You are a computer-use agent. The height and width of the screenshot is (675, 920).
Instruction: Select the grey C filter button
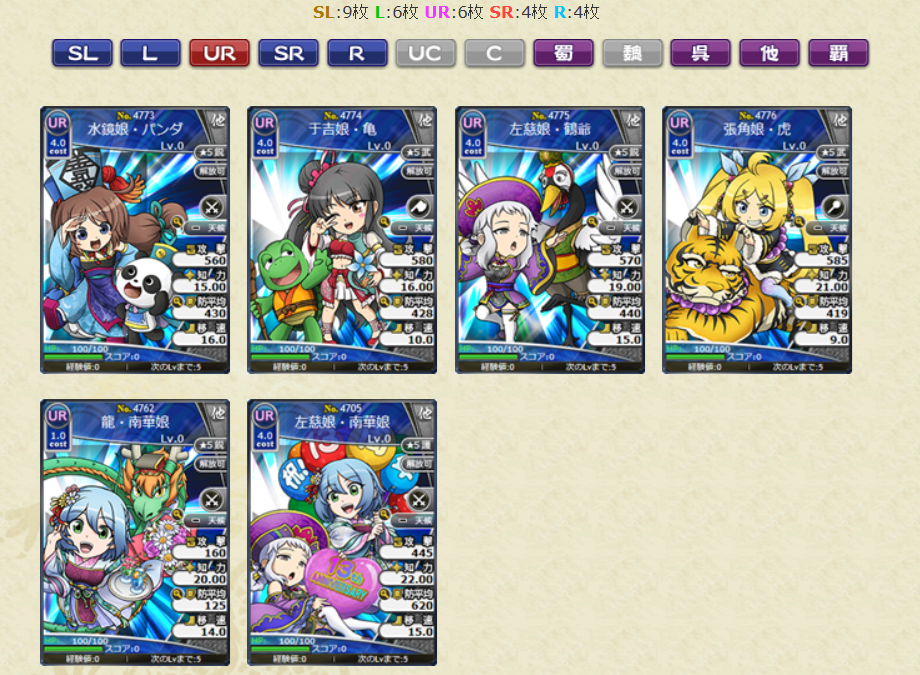[494, 54]
